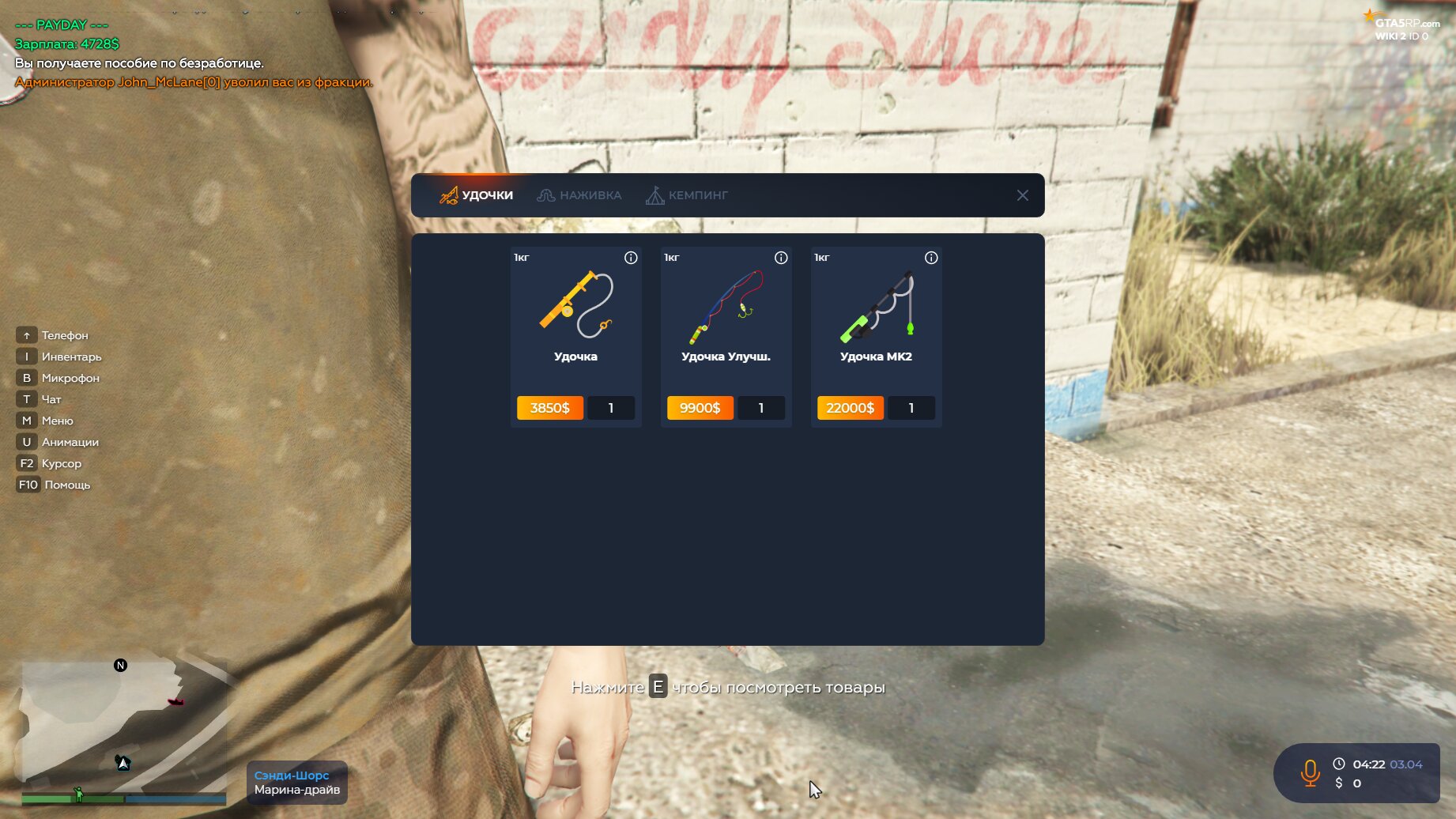Purchase Удочка Улучш. for 9900$

pyautogui.click(x=700, y=408)
